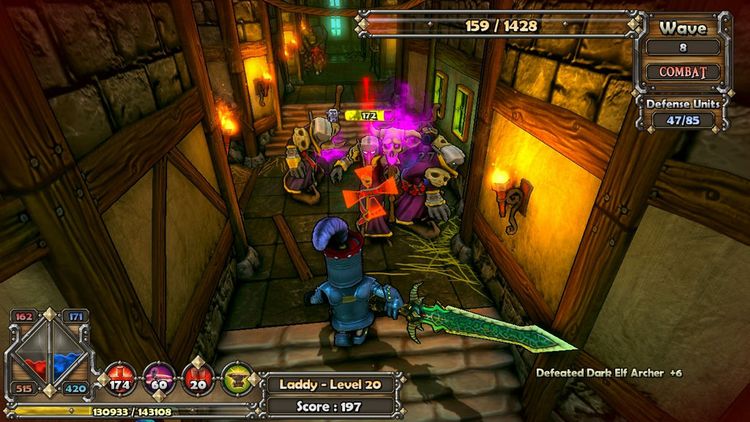Image resolution: width=750 pixels, height=422 pixels.
Task: Select the red defense icon costing 174
Action: 120,378
